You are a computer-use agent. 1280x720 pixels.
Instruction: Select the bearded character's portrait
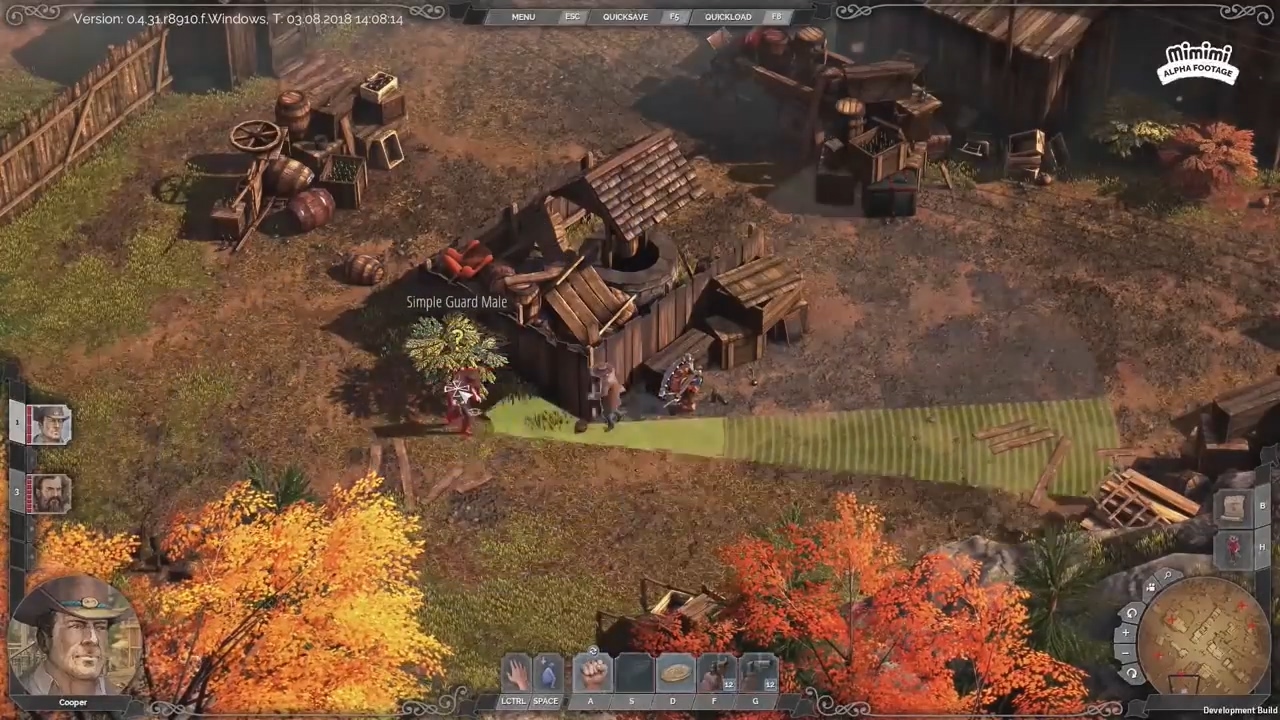[49, 493]
